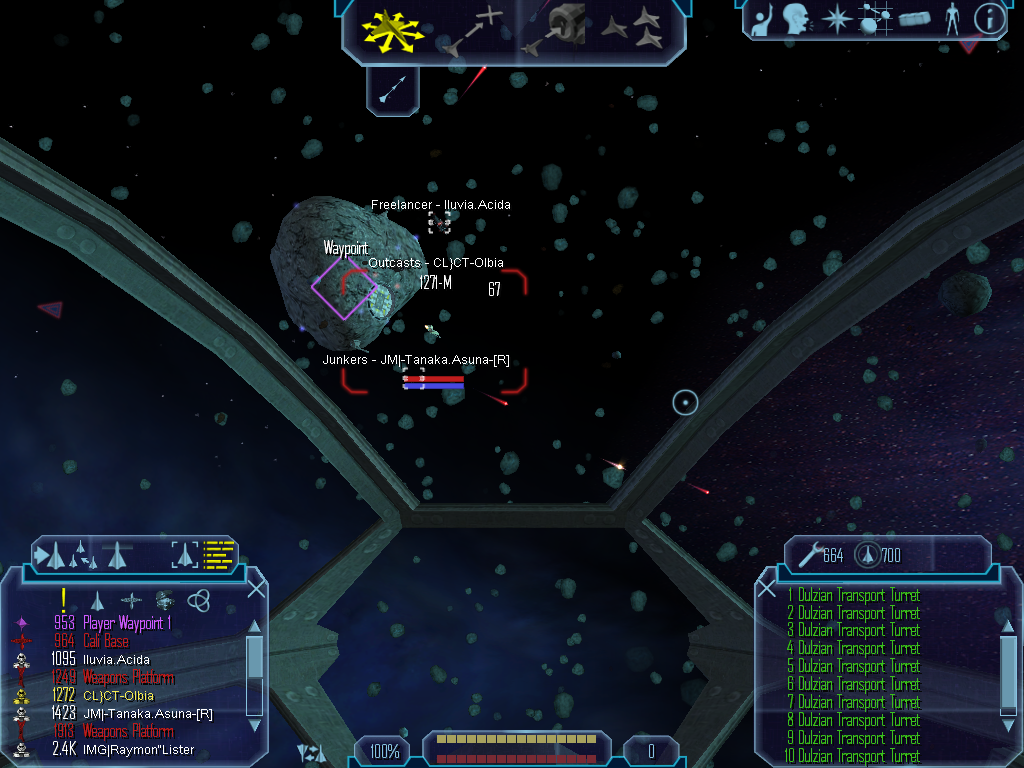Select Cali Base in contact list
The height and width of the screenshot is (768, 1024).
(x=105, y=641)
